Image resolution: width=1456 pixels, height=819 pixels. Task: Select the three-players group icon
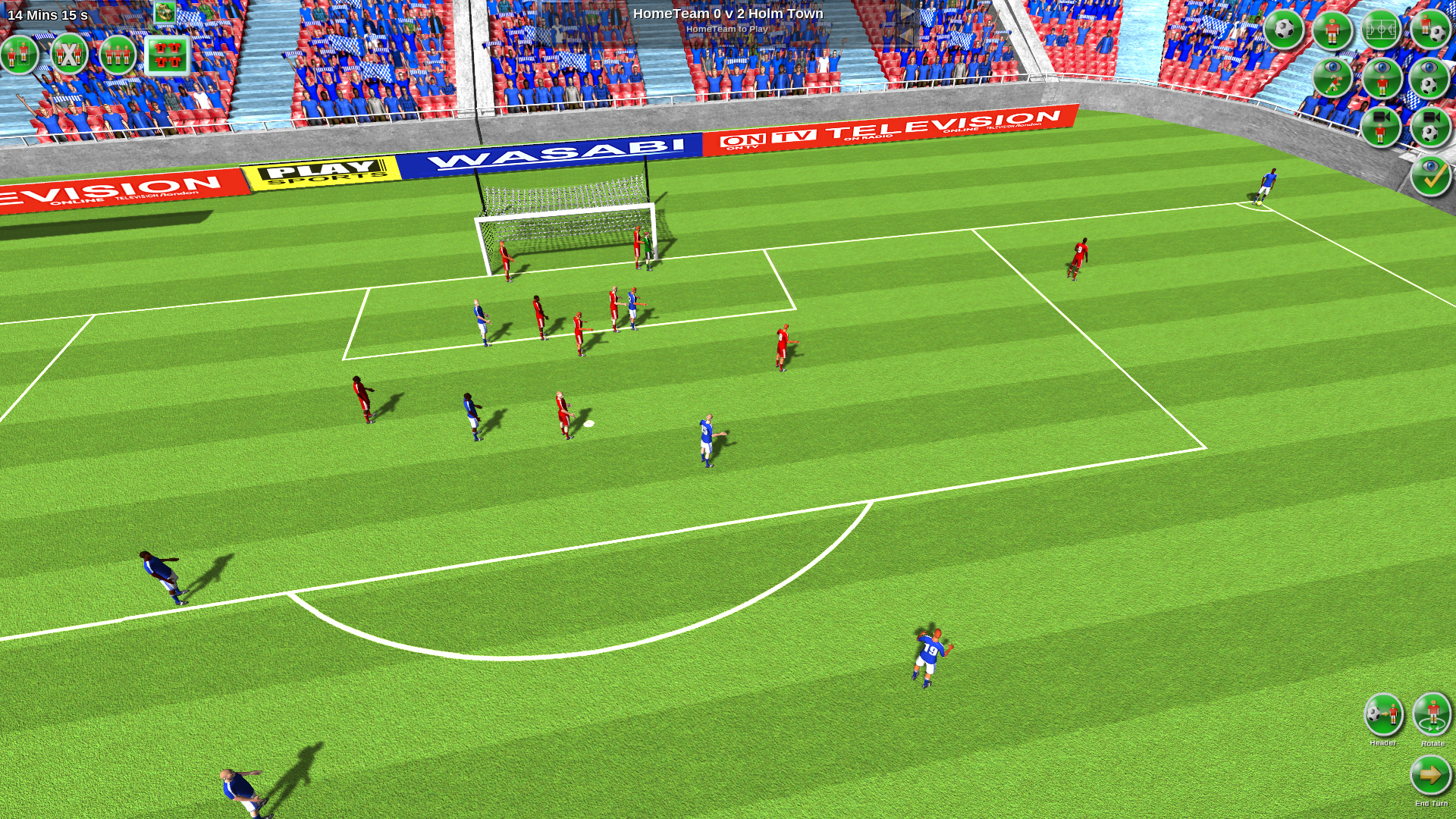pyautogui.click(x=118, y=55)
